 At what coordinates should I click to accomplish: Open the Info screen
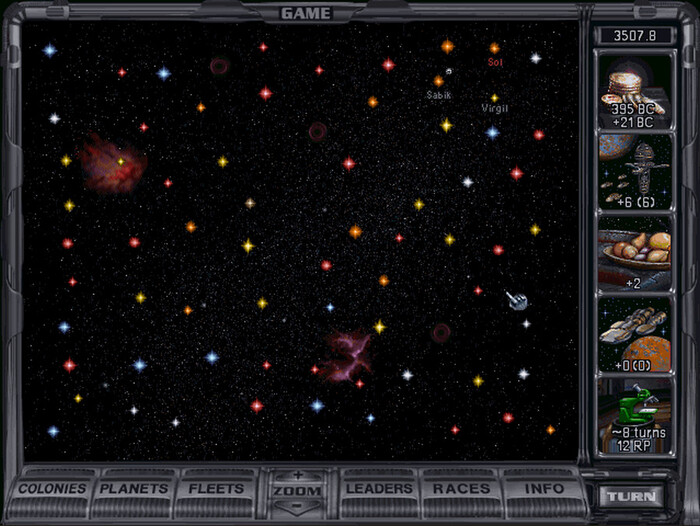tap(540, 489)
